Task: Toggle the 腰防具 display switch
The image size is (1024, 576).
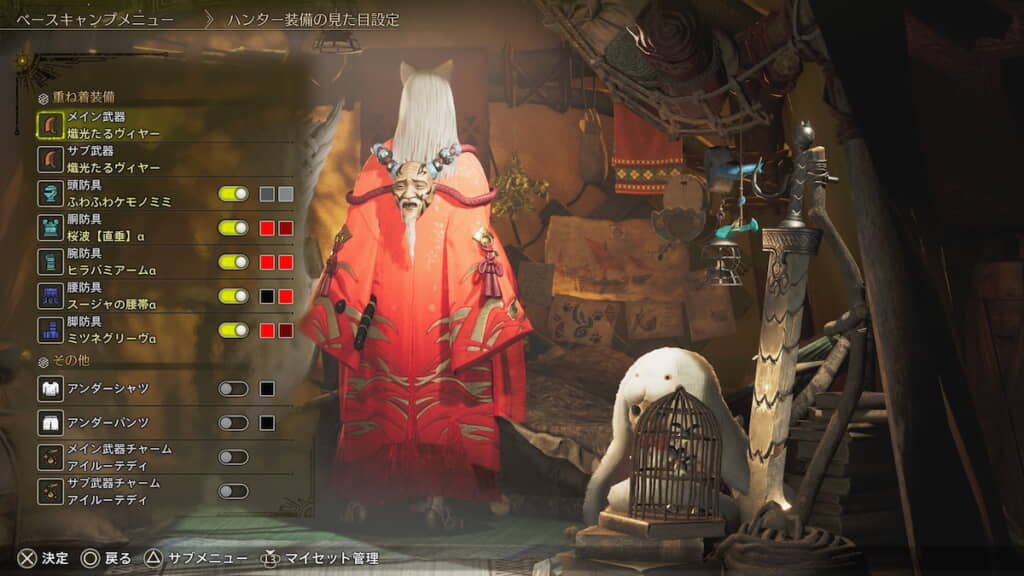Action: tap(233, 296)
